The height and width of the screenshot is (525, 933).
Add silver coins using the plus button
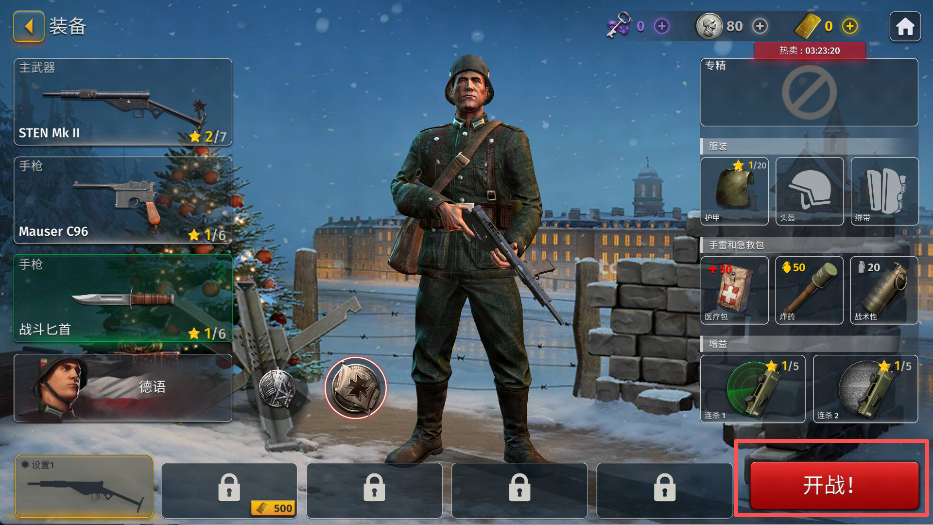pyautogui.click(x=760, y=26)
